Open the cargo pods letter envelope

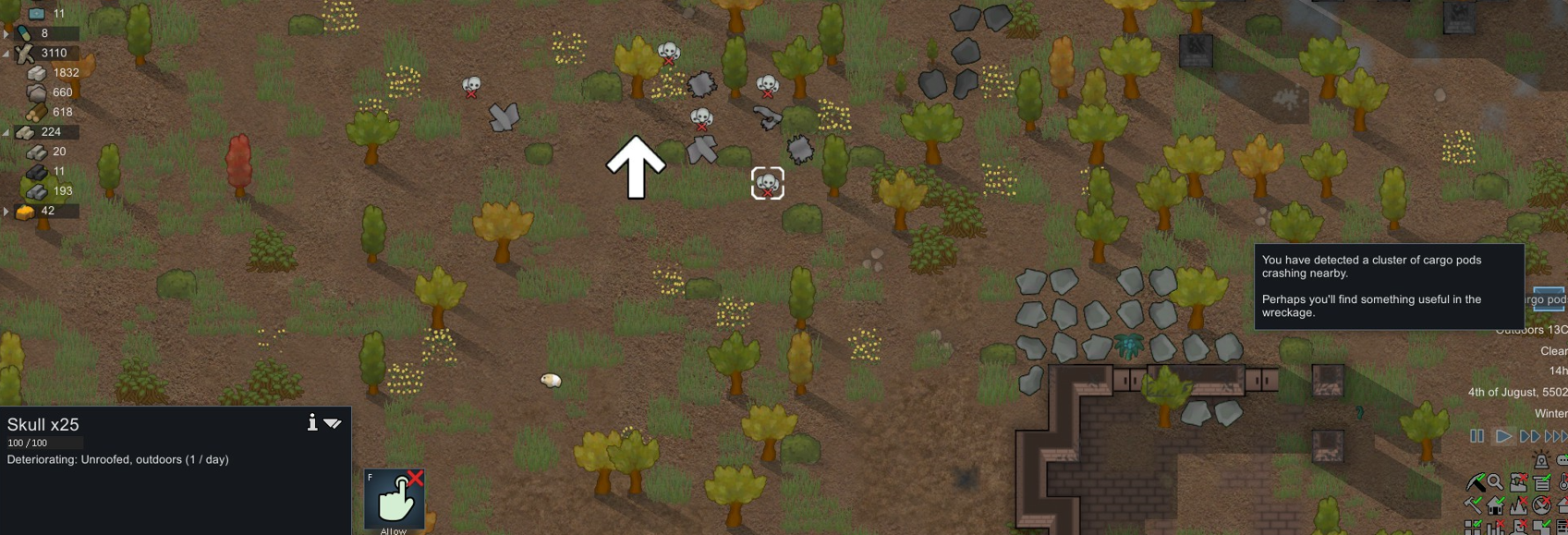coord(1550,299)
